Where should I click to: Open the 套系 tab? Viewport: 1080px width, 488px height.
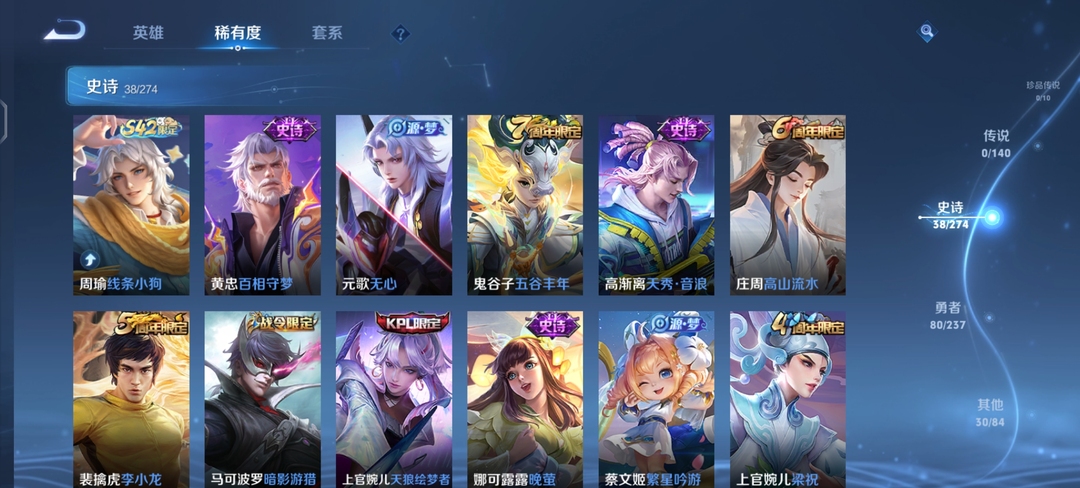327,33
